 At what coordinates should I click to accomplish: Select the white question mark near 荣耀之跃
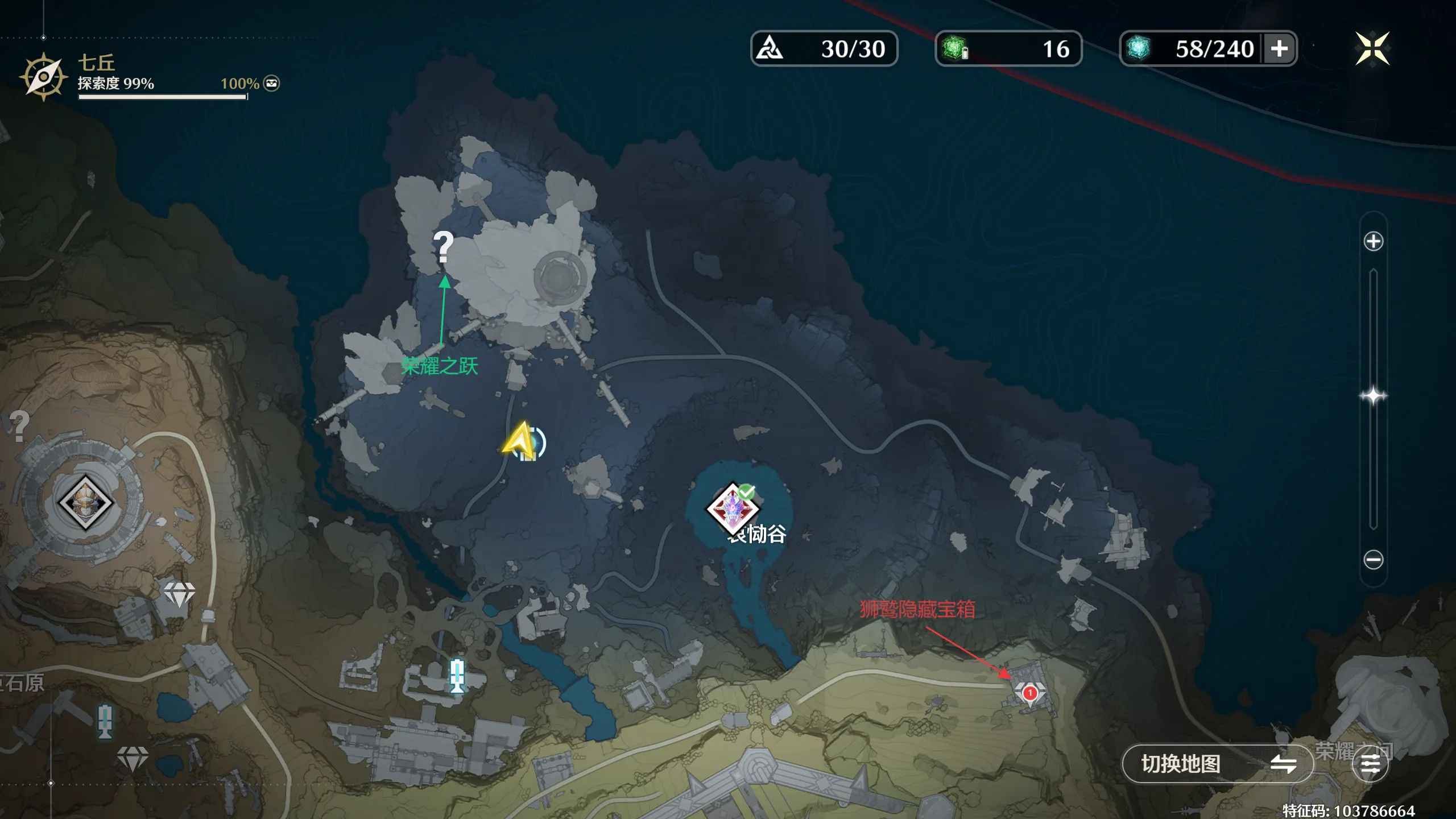(x=443, y=247)
